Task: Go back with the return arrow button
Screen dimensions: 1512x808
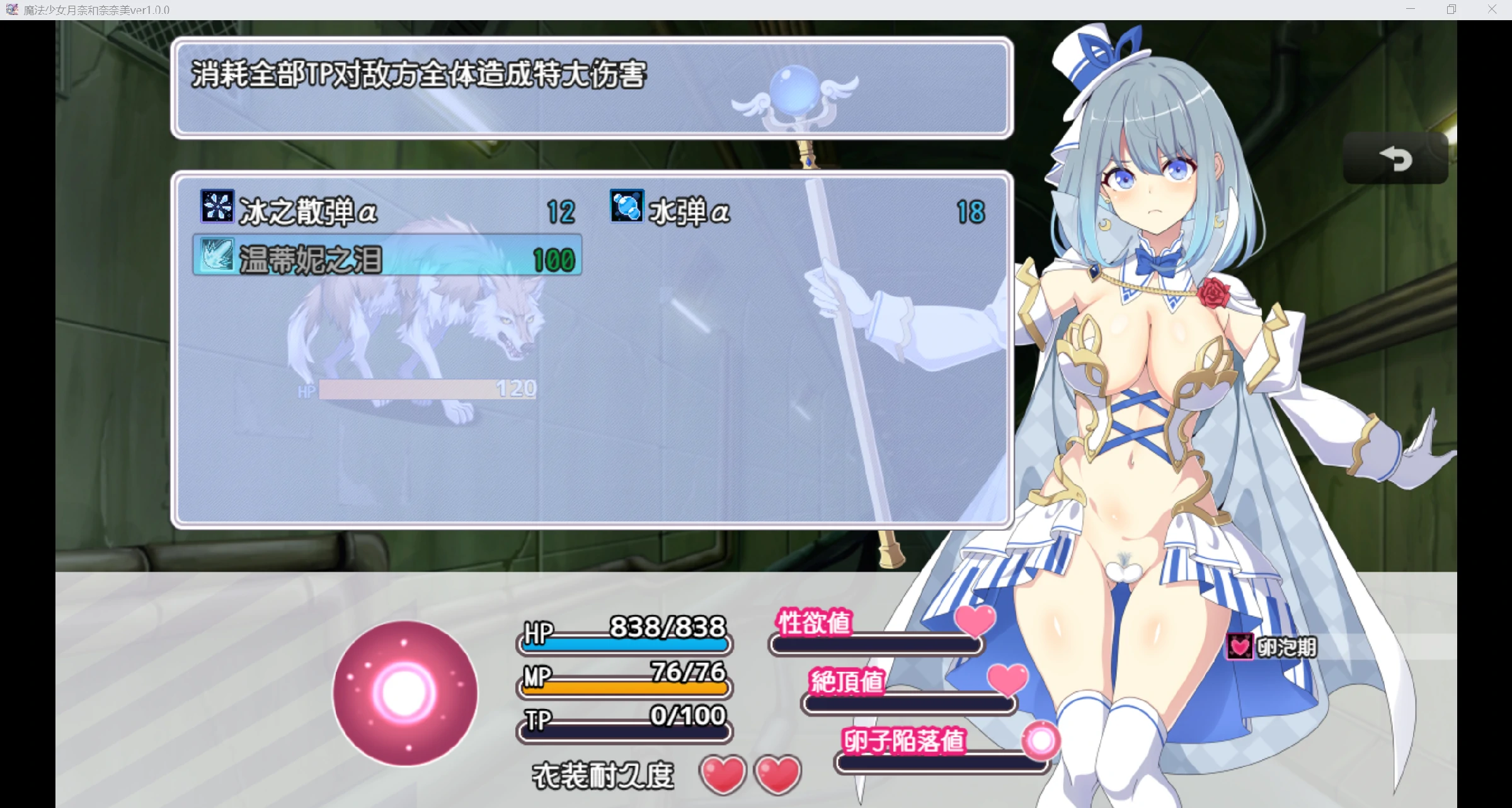Action: (x=1395, y=159)
